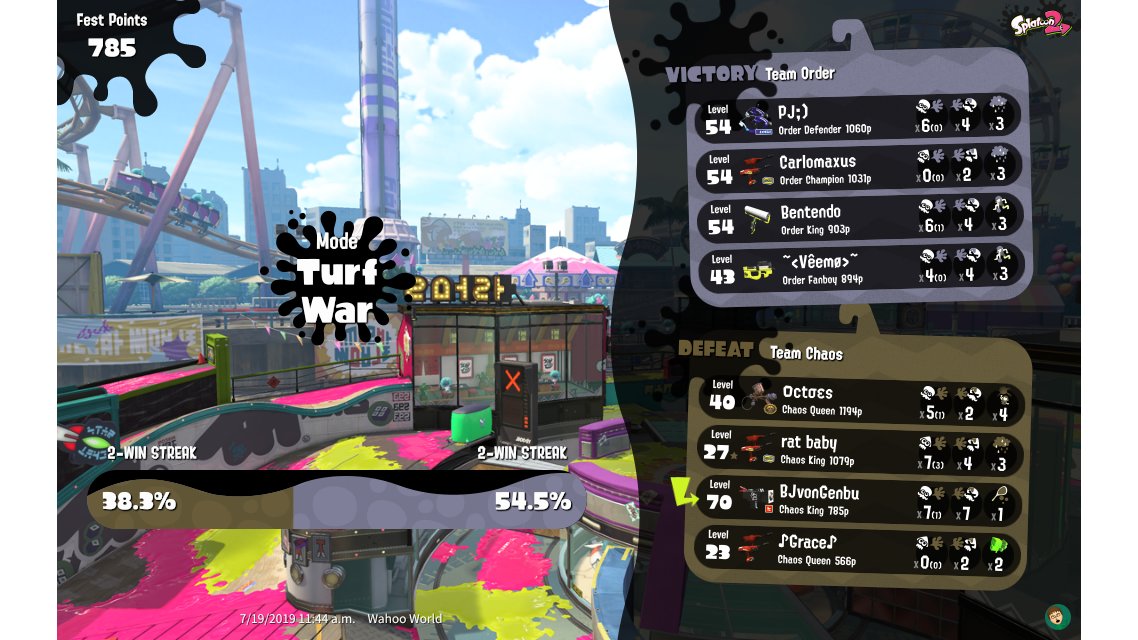This screenshot has height=640, width=1138.
Task: Select the Octoes player row
Action: pyautogui.click(x=860, y=400)
